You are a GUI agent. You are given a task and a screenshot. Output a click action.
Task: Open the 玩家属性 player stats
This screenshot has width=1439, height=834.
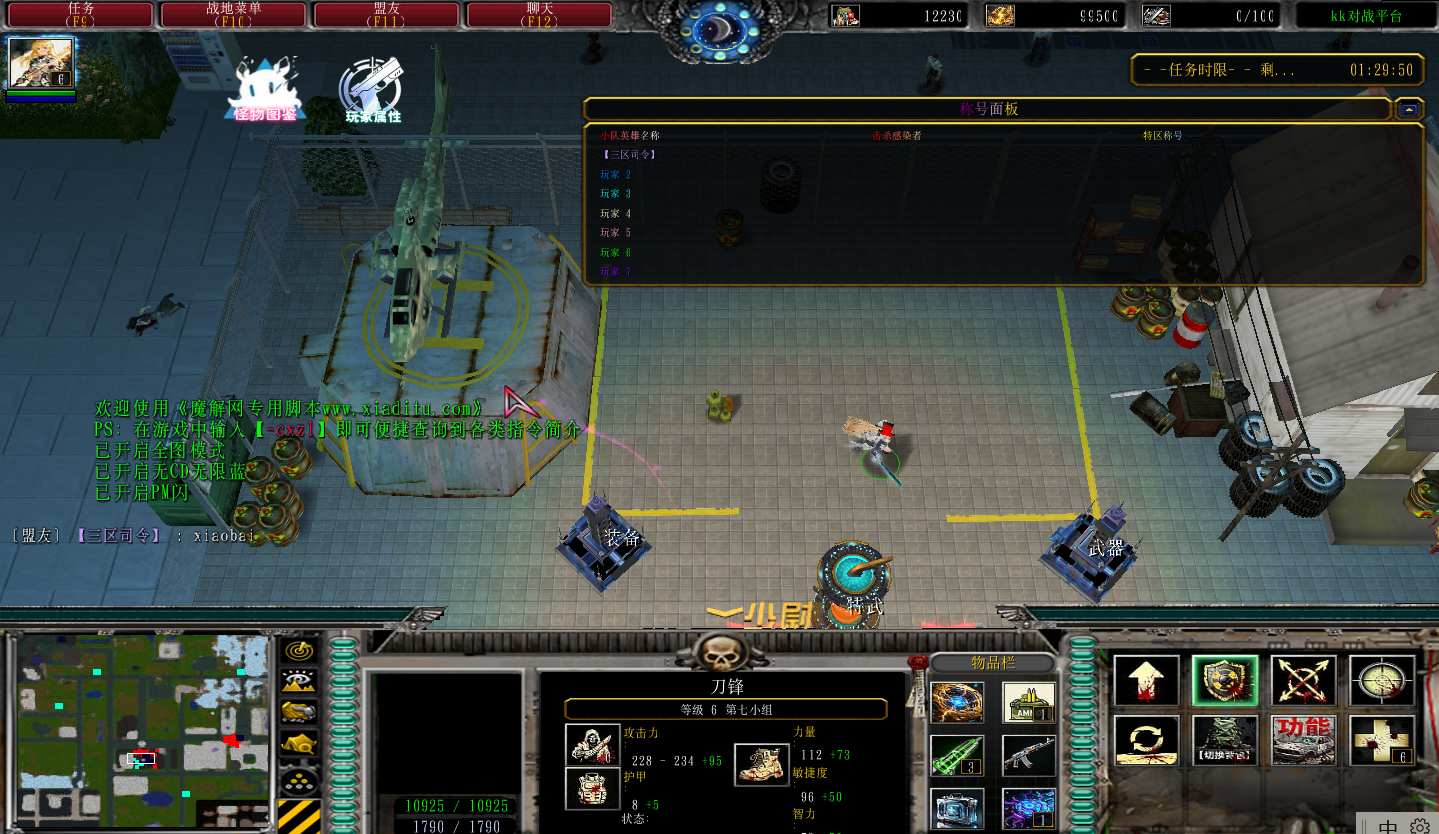[x=373, y=91]
